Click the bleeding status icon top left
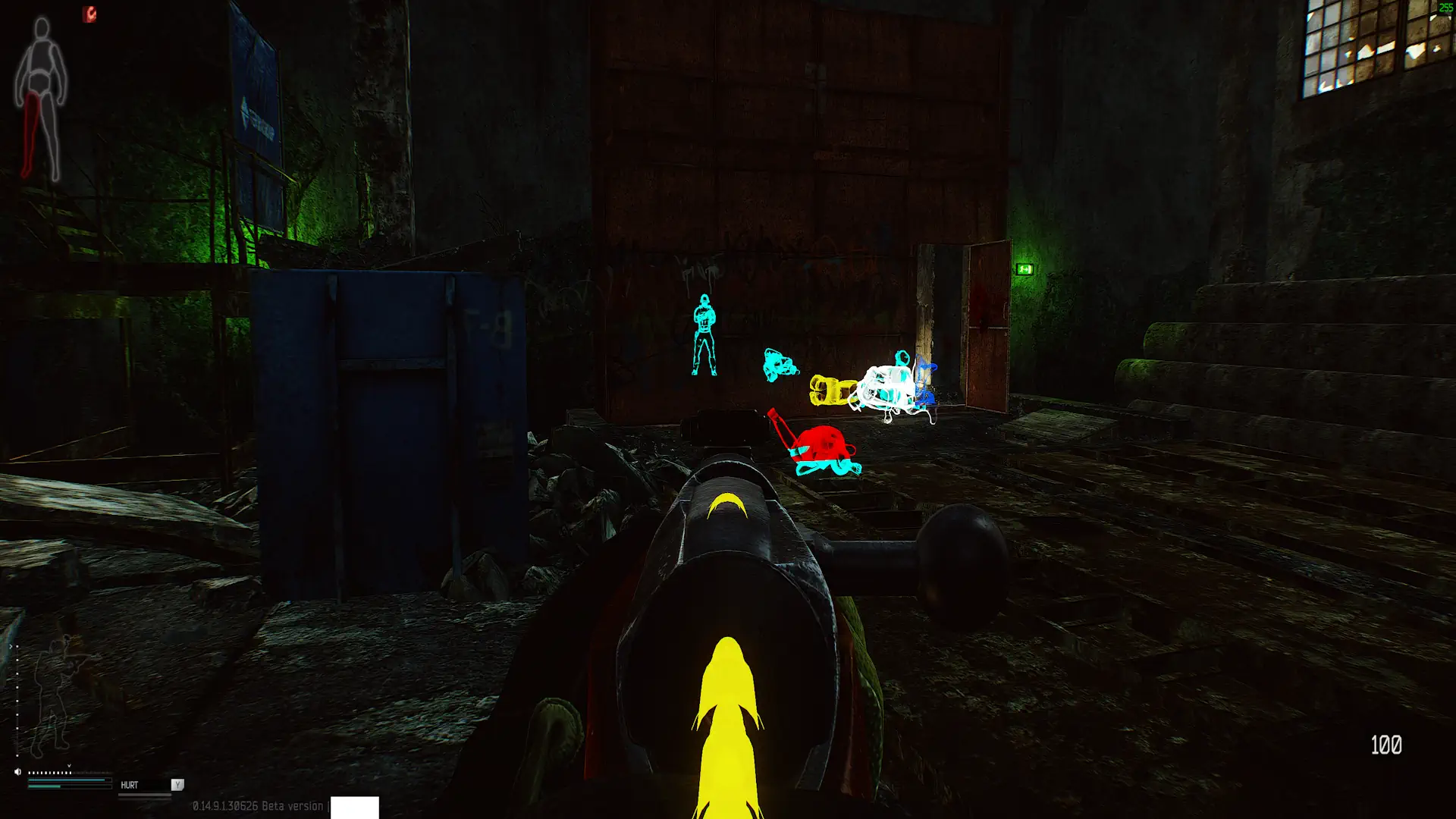This screenshot has height=819, width=1456. [x=89, y=14]
